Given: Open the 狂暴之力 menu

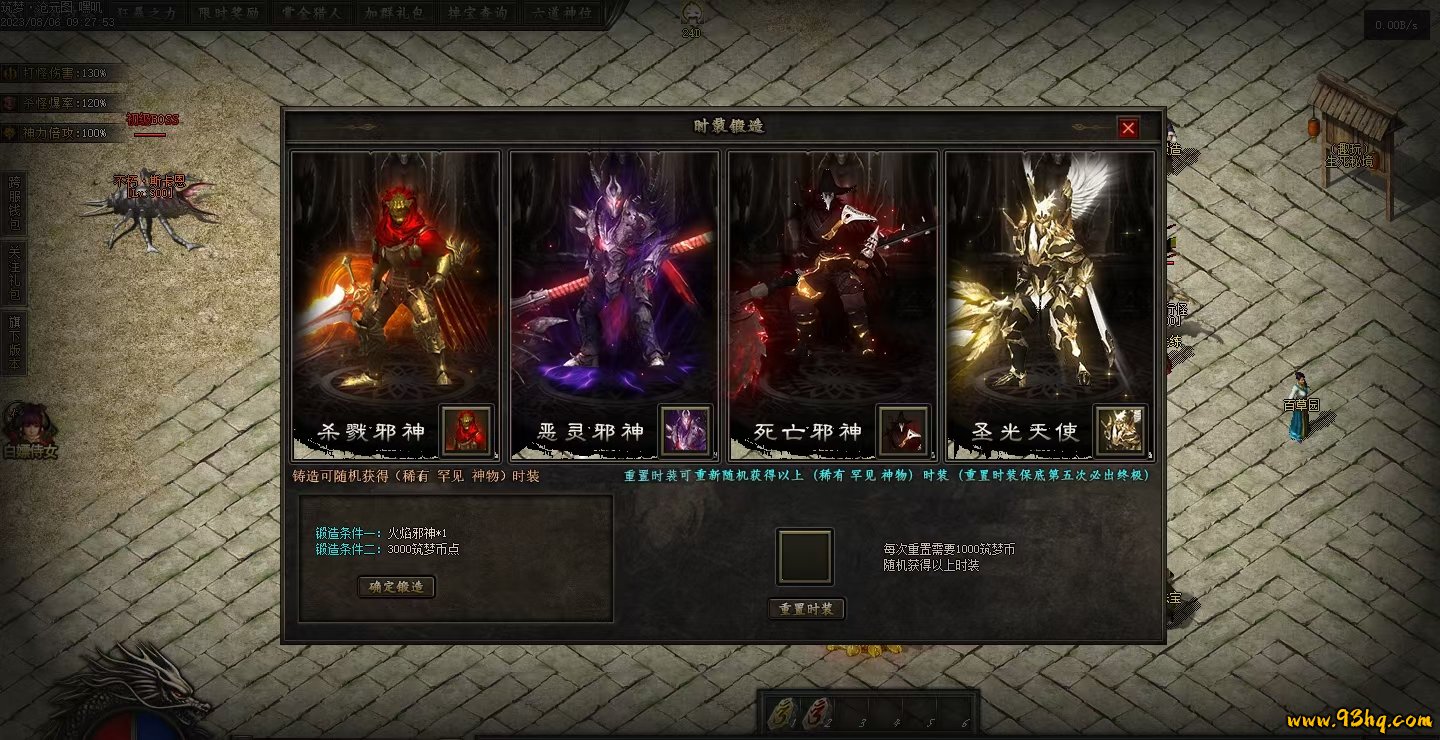Looking at the screenshot, I should [x=146, y=14].
